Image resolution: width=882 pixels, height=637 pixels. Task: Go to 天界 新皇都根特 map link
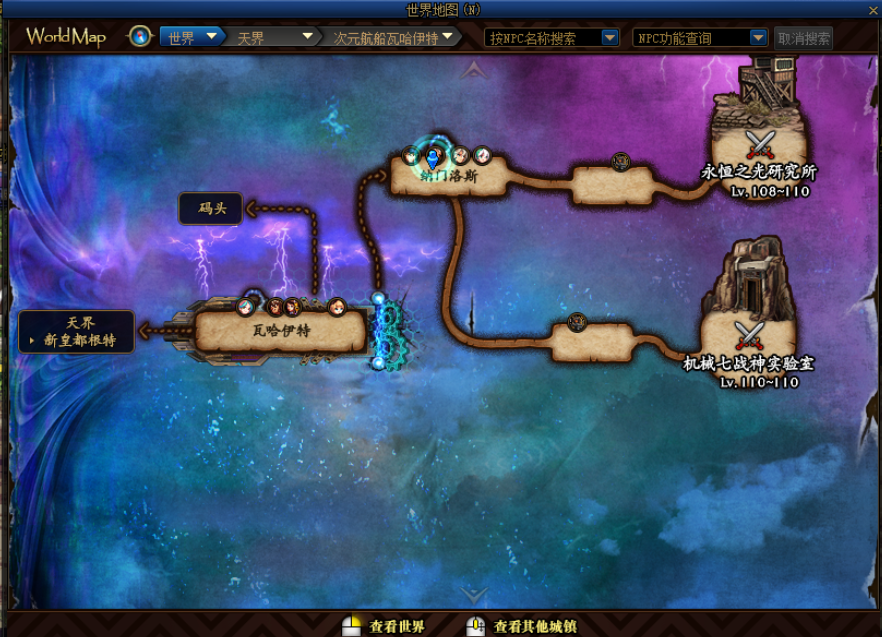(77, 332)
